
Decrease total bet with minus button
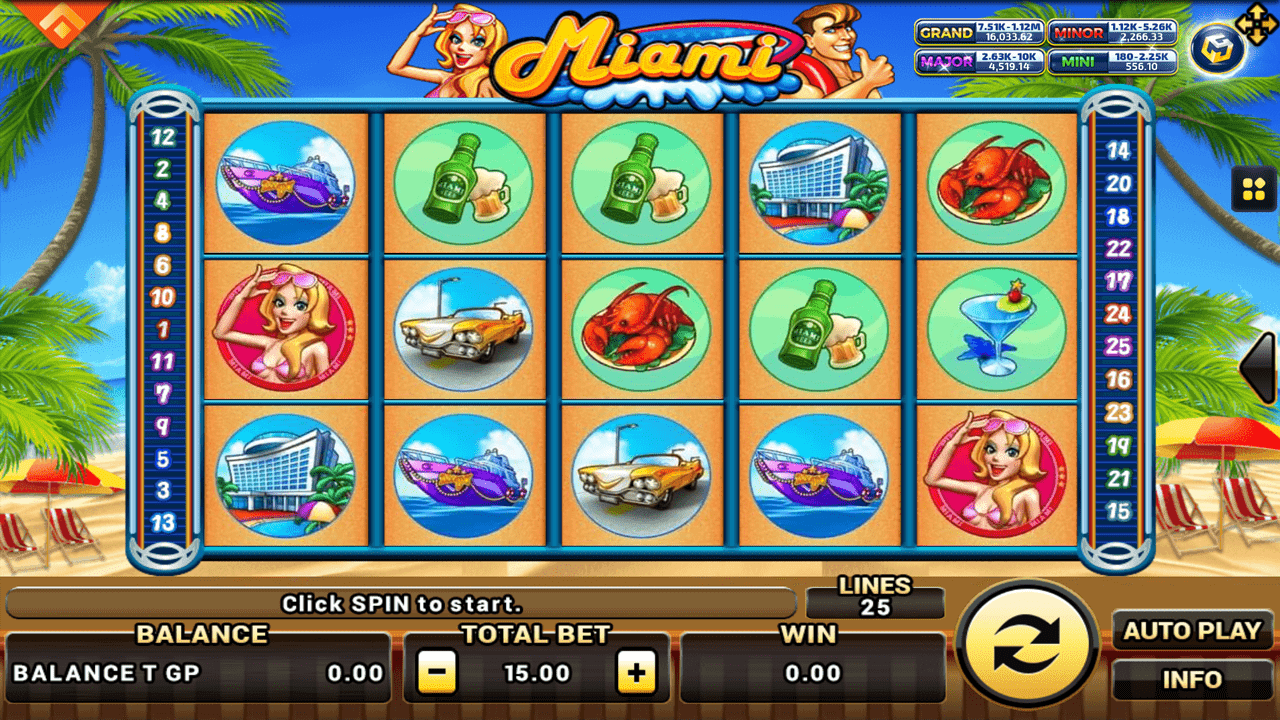point(436,673)
